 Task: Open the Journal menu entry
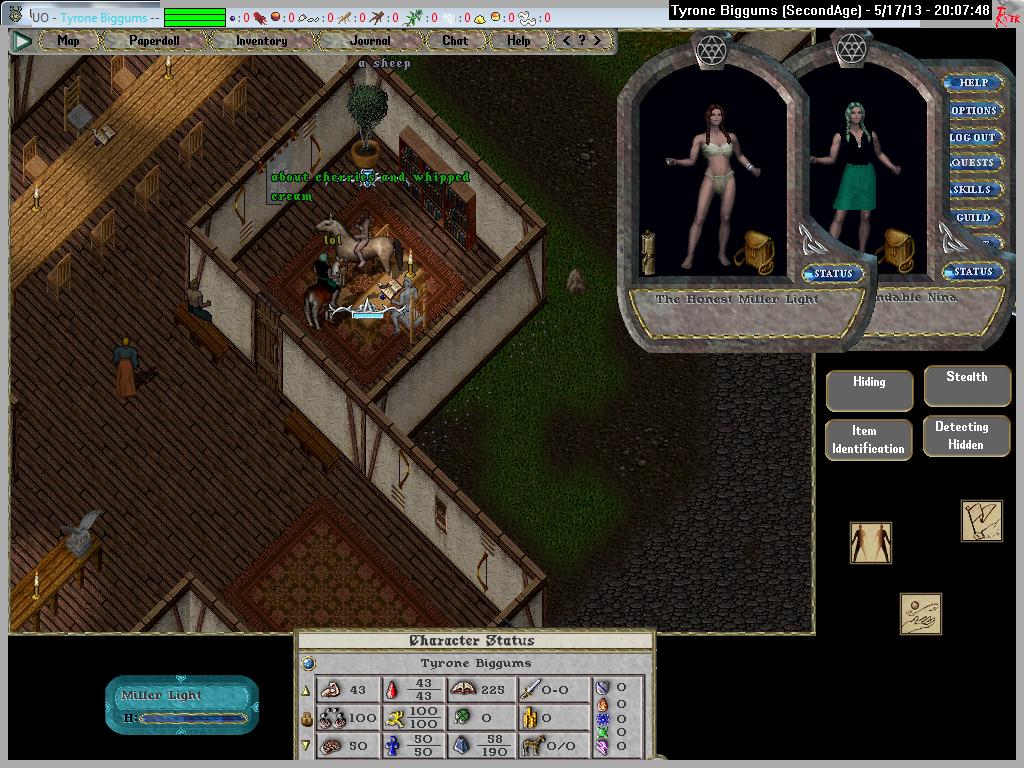(x=370, y=41)
